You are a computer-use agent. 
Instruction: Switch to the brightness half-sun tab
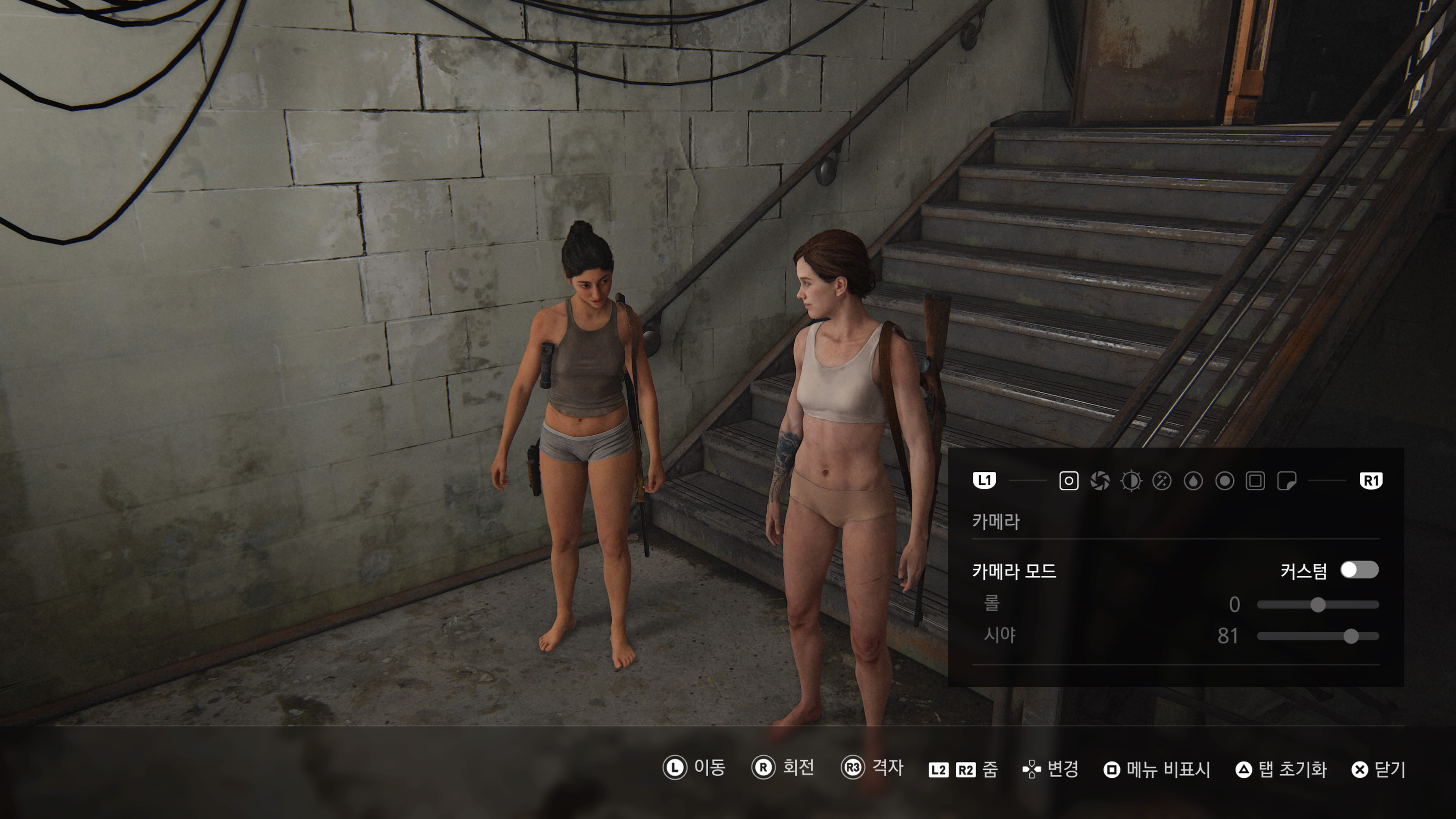click(x=1131, y=481)
